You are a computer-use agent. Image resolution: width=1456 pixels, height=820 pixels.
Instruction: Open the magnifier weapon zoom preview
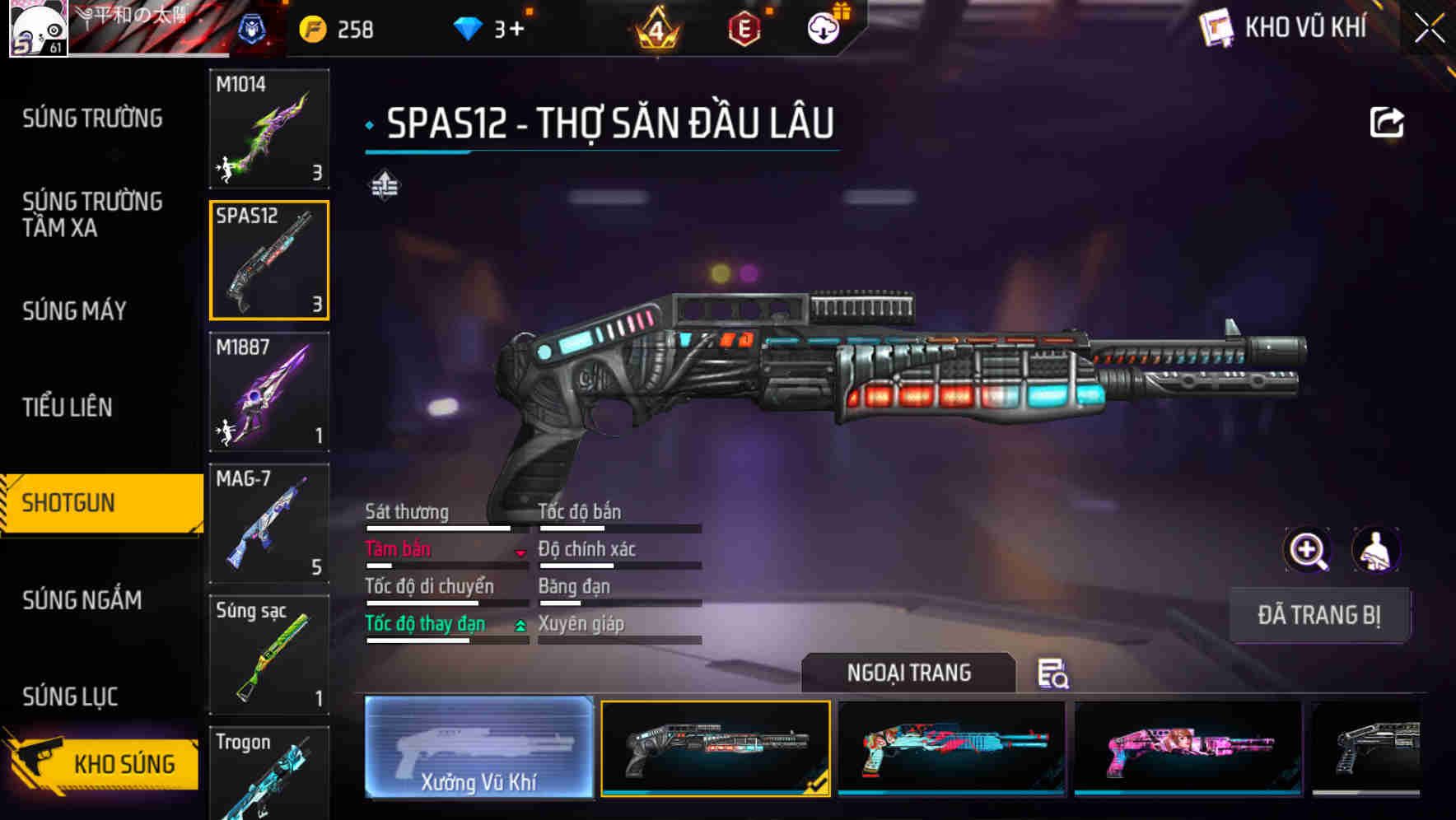[x=1308, y=549]
